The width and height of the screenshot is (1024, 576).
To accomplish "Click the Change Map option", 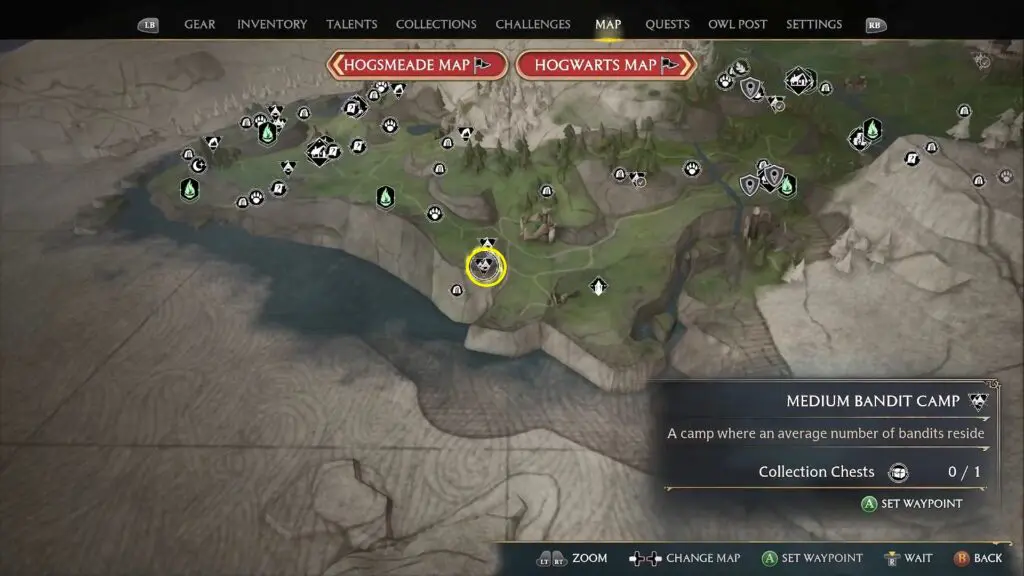I will pyautogui.click(x=684, y=558).
